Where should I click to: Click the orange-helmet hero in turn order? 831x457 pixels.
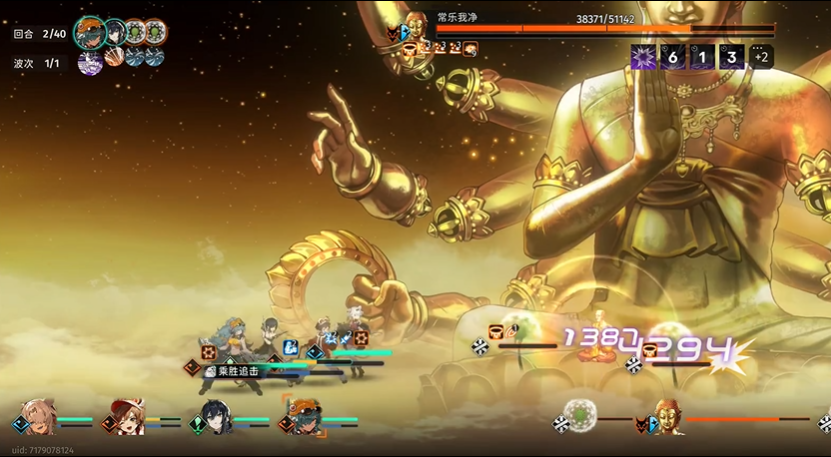pyautogui.click(x=91, y=32)
